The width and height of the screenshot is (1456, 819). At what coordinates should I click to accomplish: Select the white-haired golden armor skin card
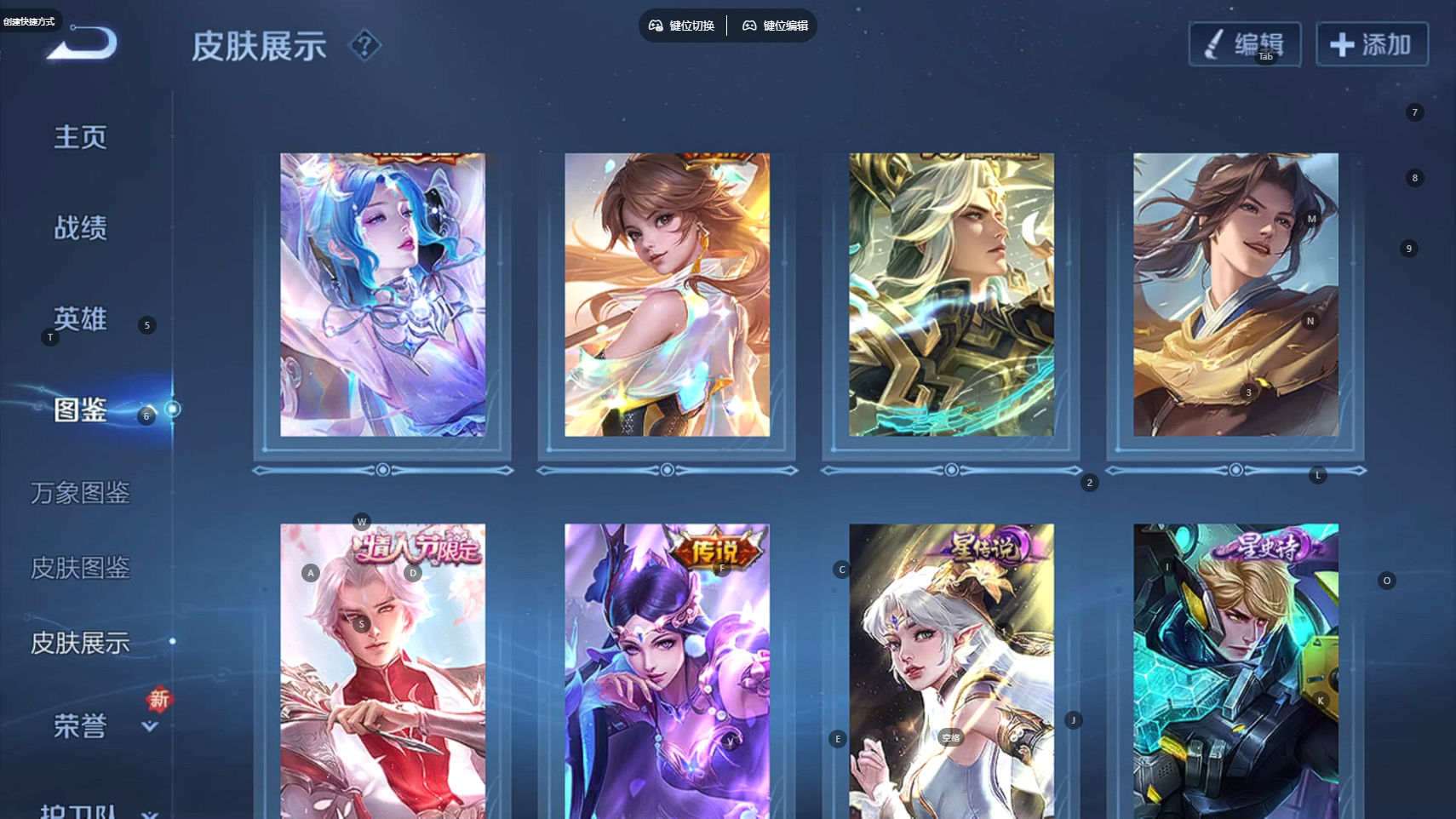tap(951, 295)
